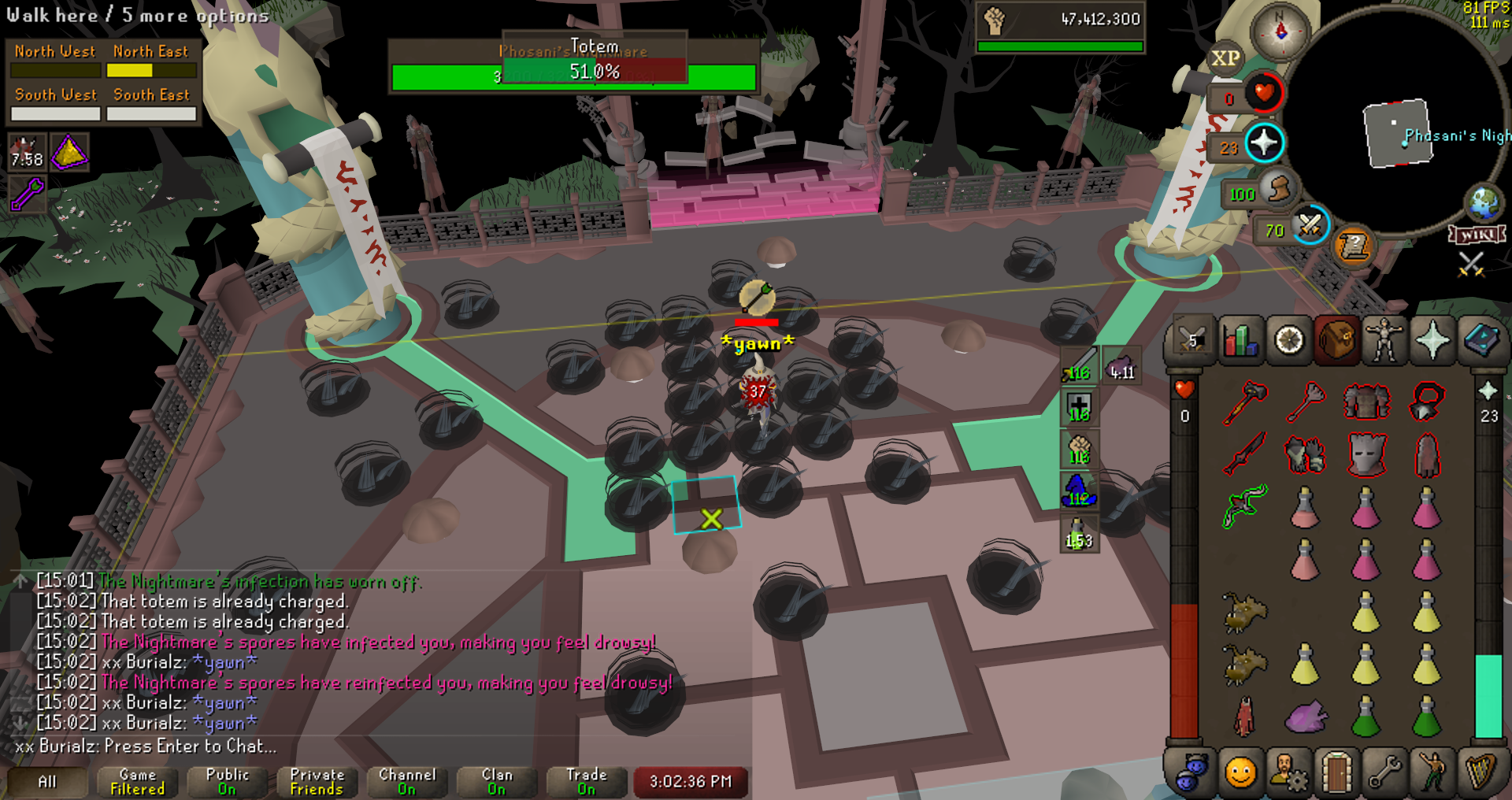Switch to the Clan chat tab
Image resolution: width=1512 pixels, height=800 pixels.
pos(496,782)
